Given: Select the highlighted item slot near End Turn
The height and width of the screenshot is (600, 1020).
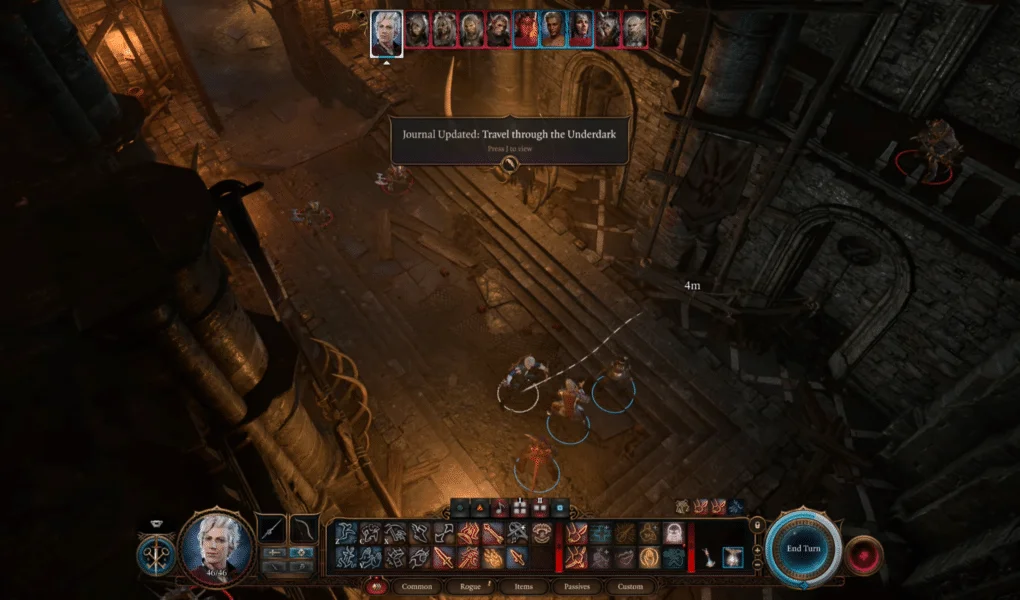Looking at the screenshot, I should pyautogui.click(x=733, y=556).
